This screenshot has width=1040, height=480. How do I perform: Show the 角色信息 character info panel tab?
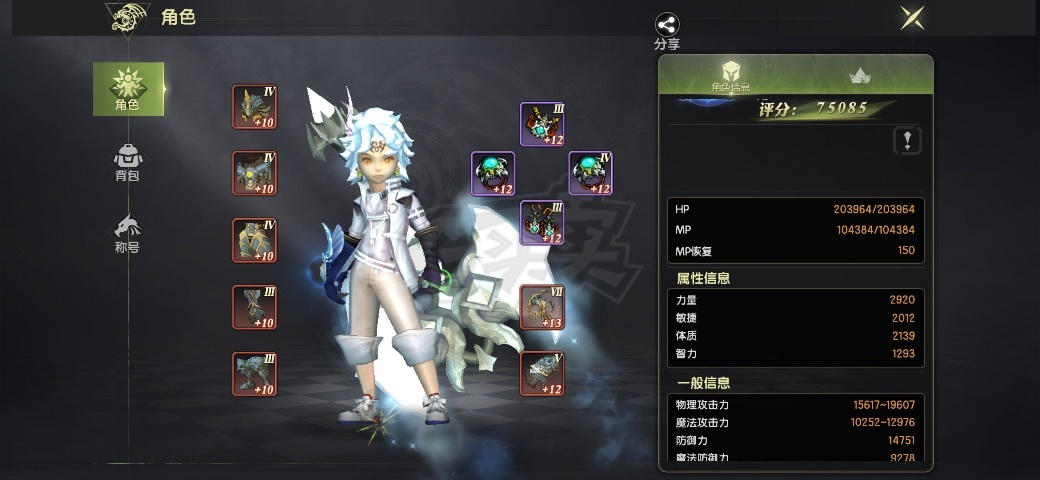click(730, 75)
